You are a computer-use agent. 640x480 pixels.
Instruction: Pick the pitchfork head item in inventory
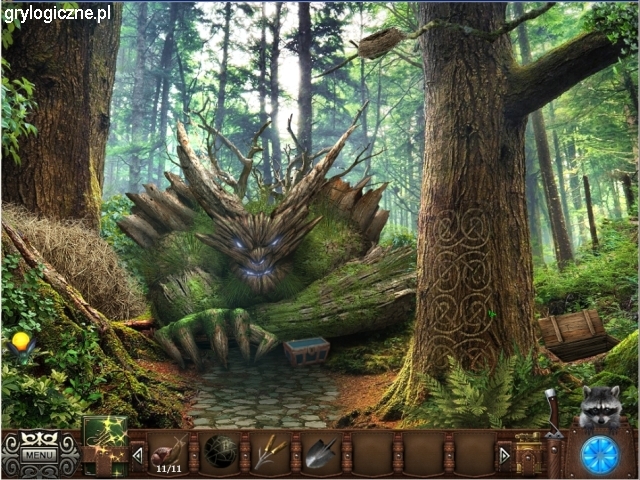(269, 453)
